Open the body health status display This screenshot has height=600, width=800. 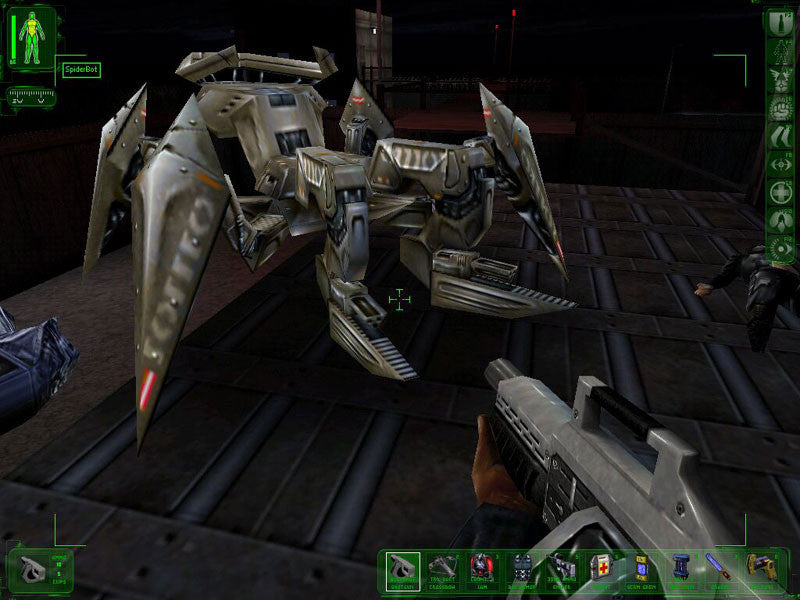[x=29, y=38]
